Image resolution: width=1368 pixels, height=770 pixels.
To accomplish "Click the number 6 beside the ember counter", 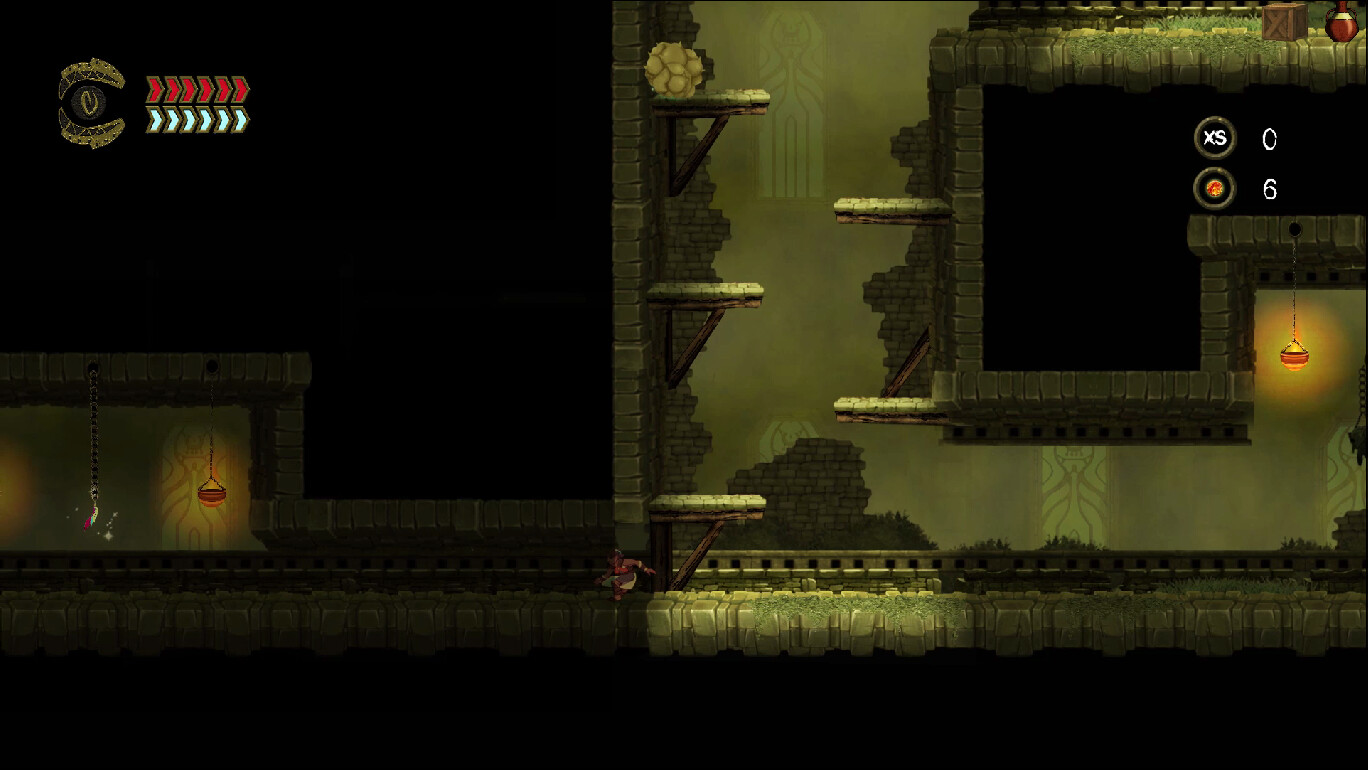I will point(1269,189).
